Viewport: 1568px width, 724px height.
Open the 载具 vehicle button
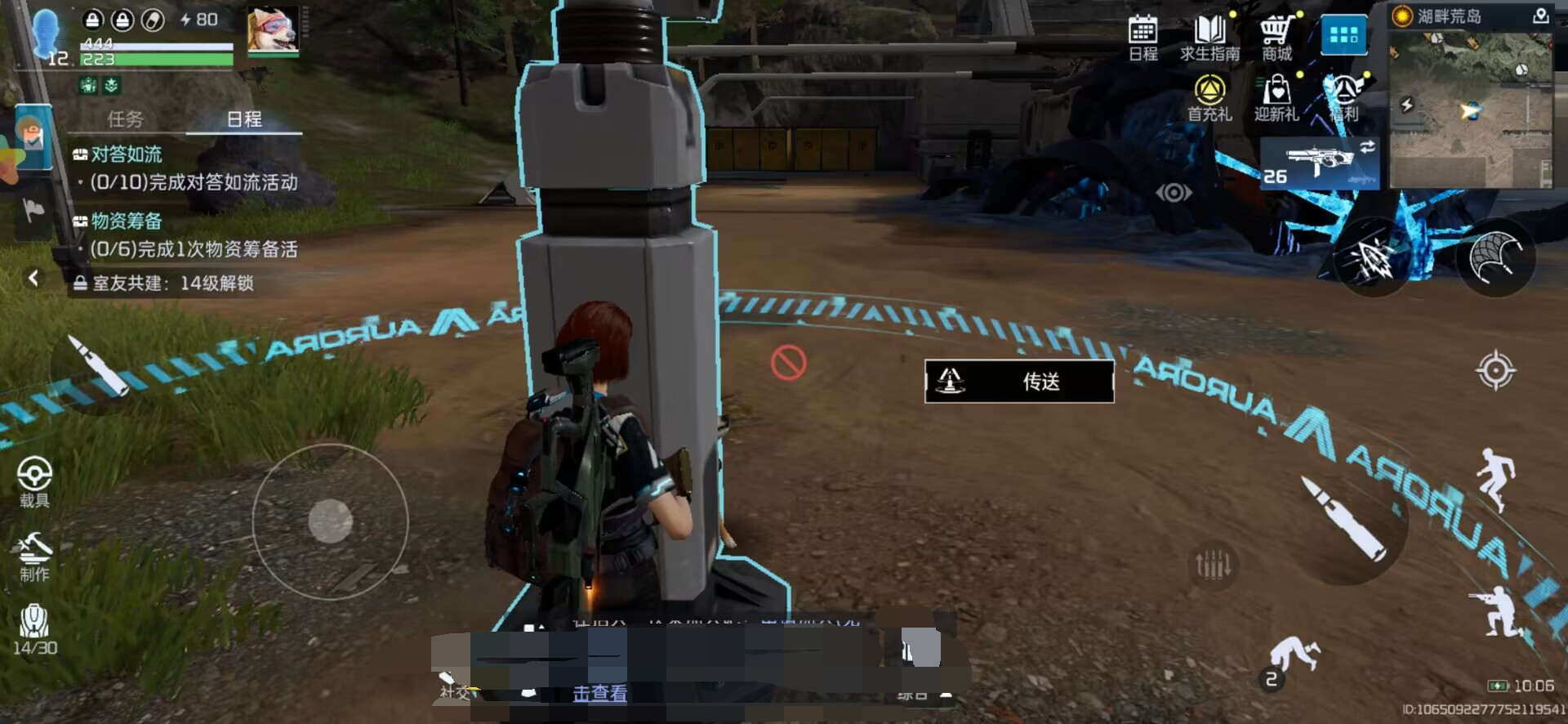34,481
